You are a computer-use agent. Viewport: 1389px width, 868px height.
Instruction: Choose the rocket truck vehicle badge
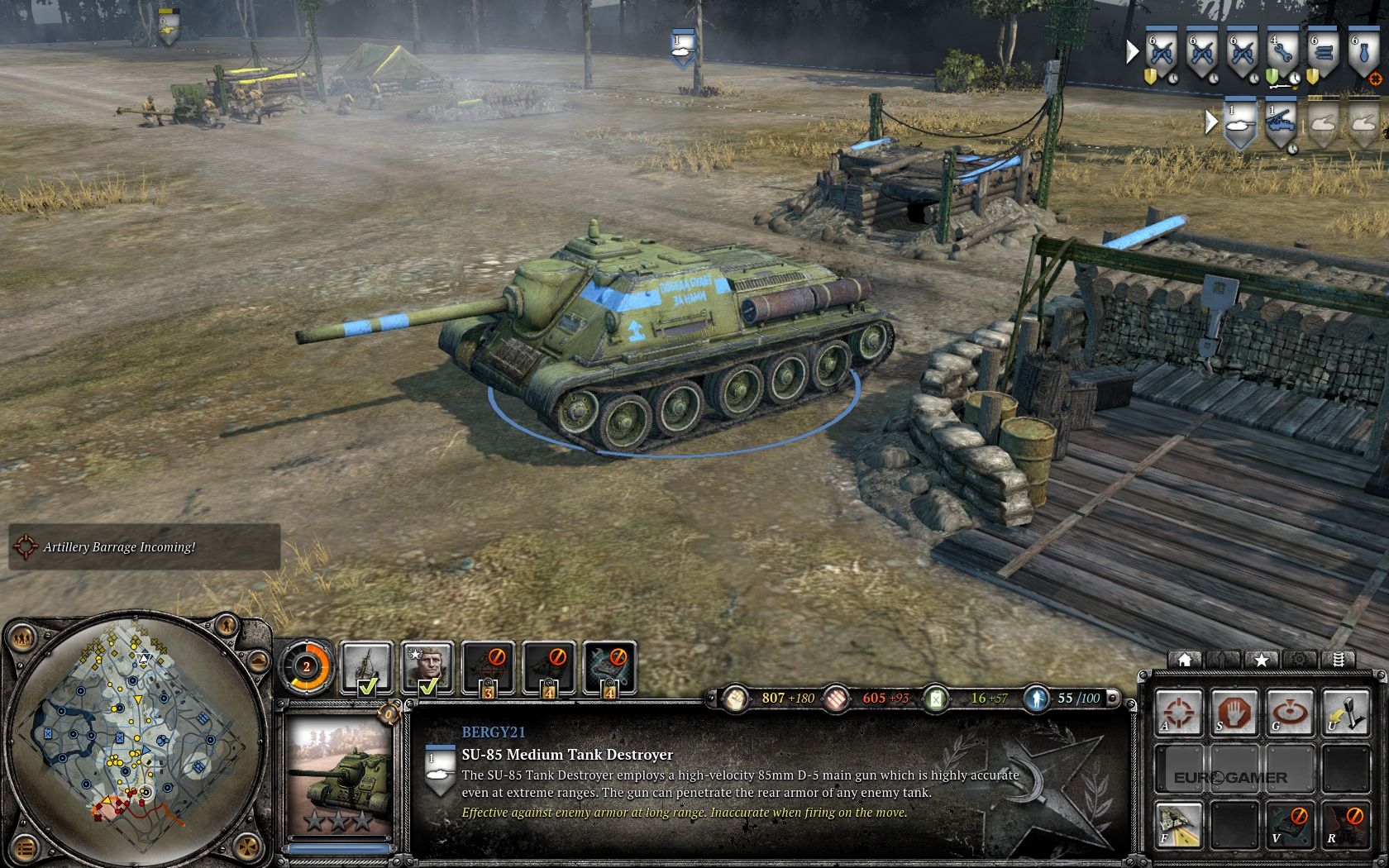(1281, 124)
